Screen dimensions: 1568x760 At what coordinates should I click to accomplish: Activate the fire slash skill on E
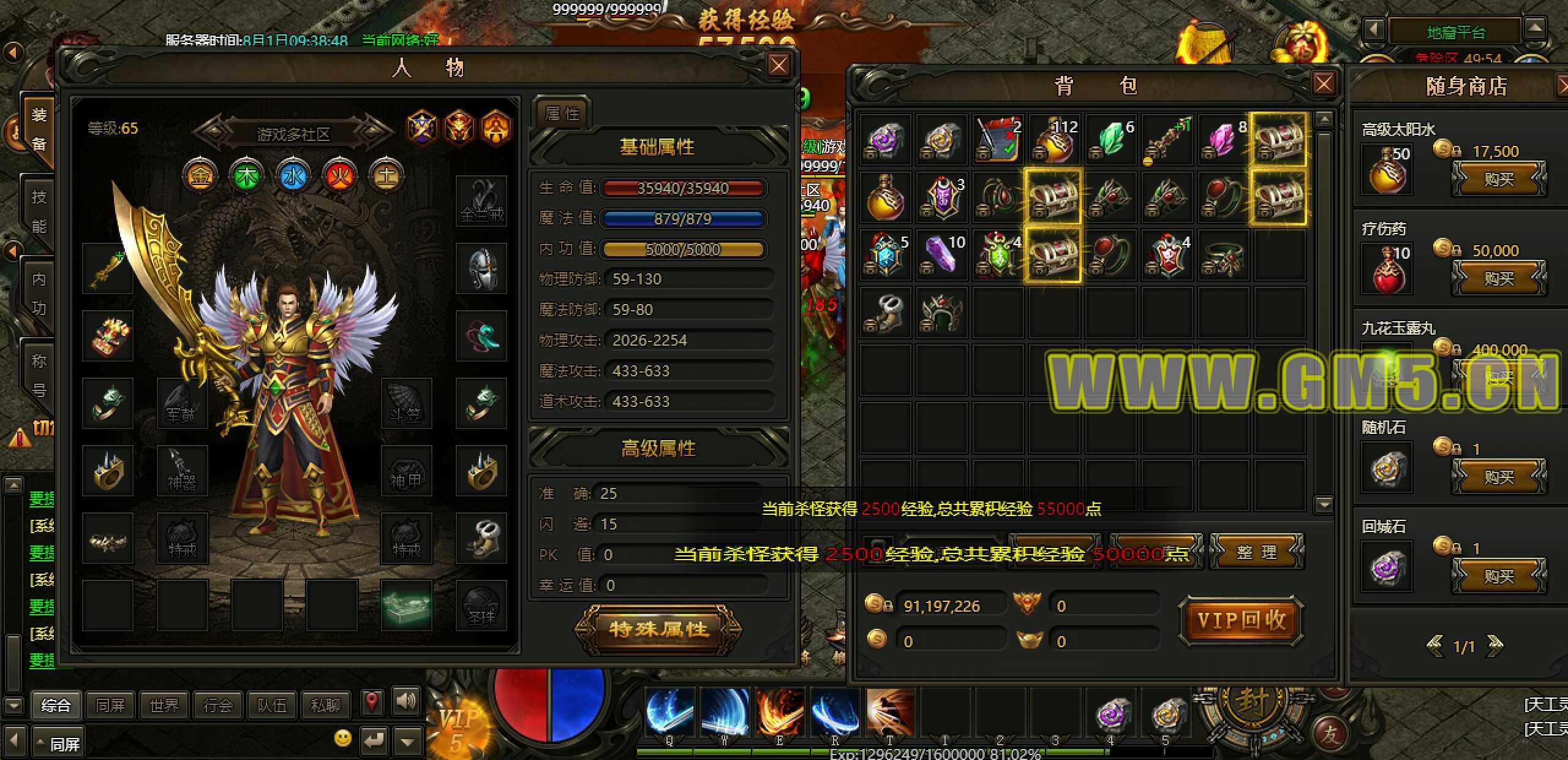[779, 712]
